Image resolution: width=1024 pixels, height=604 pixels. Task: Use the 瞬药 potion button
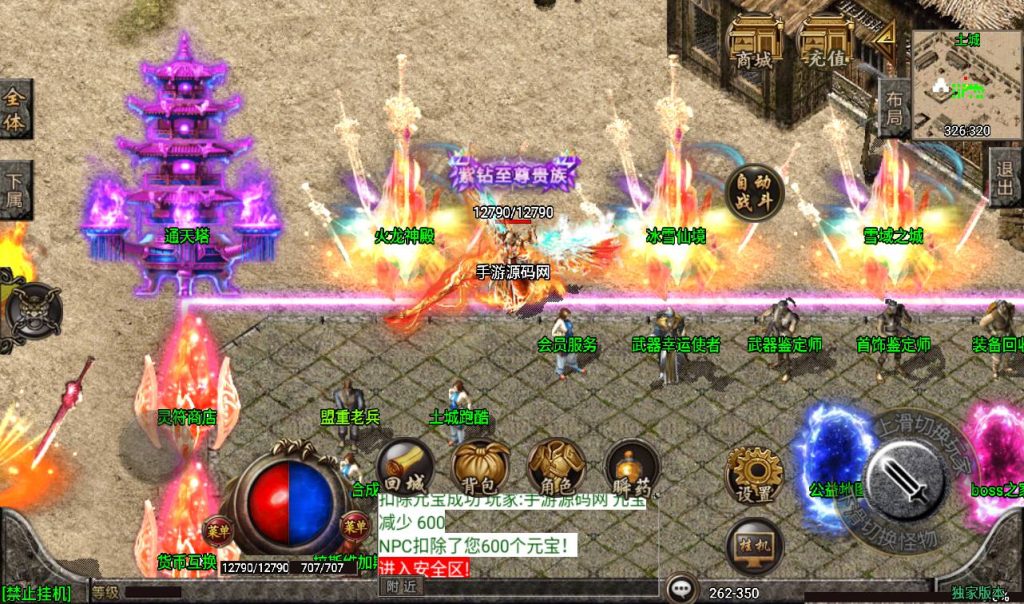point(632,469)
